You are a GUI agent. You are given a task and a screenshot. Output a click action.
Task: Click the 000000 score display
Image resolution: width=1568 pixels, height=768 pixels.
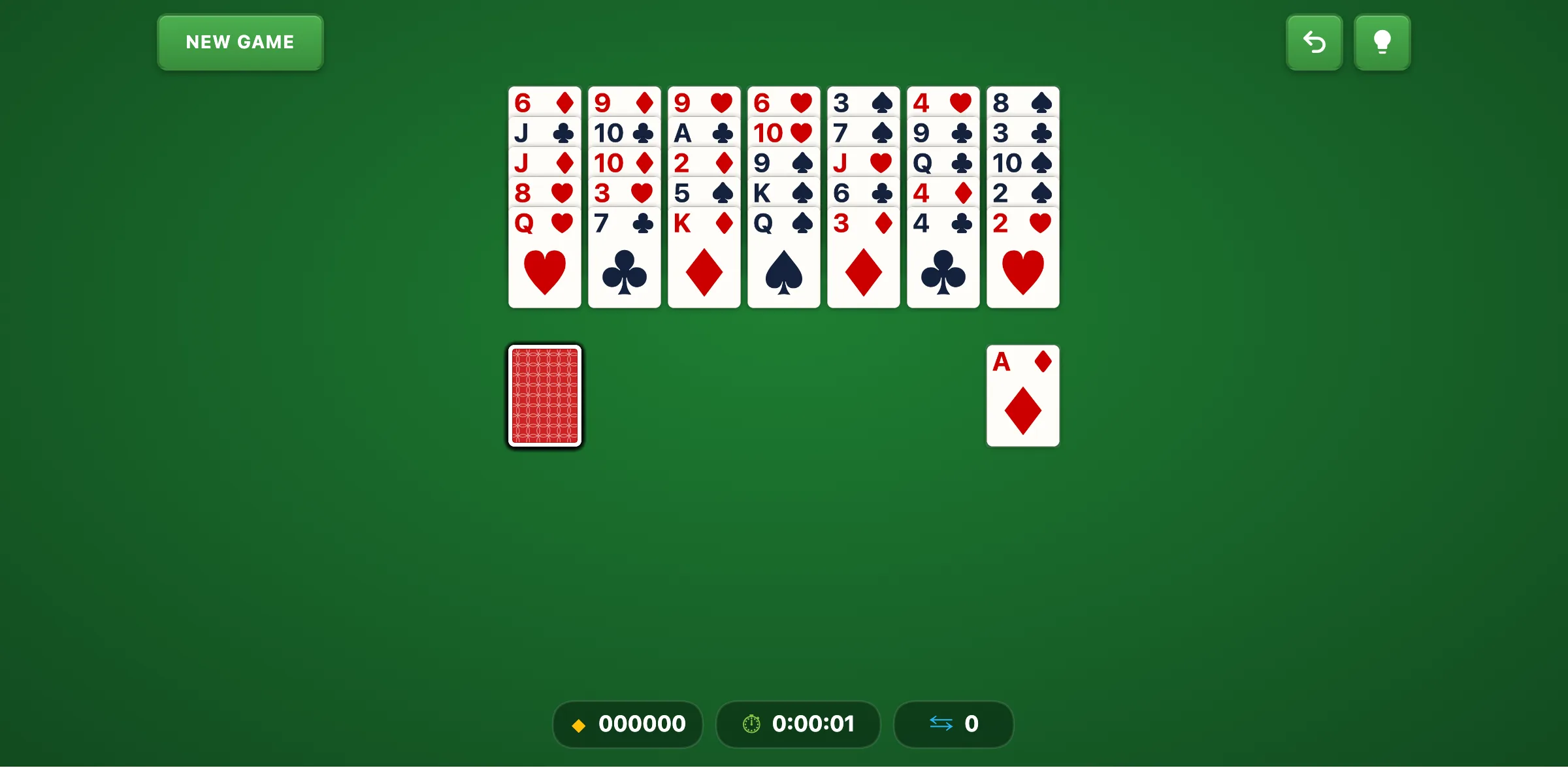point(642,724)
